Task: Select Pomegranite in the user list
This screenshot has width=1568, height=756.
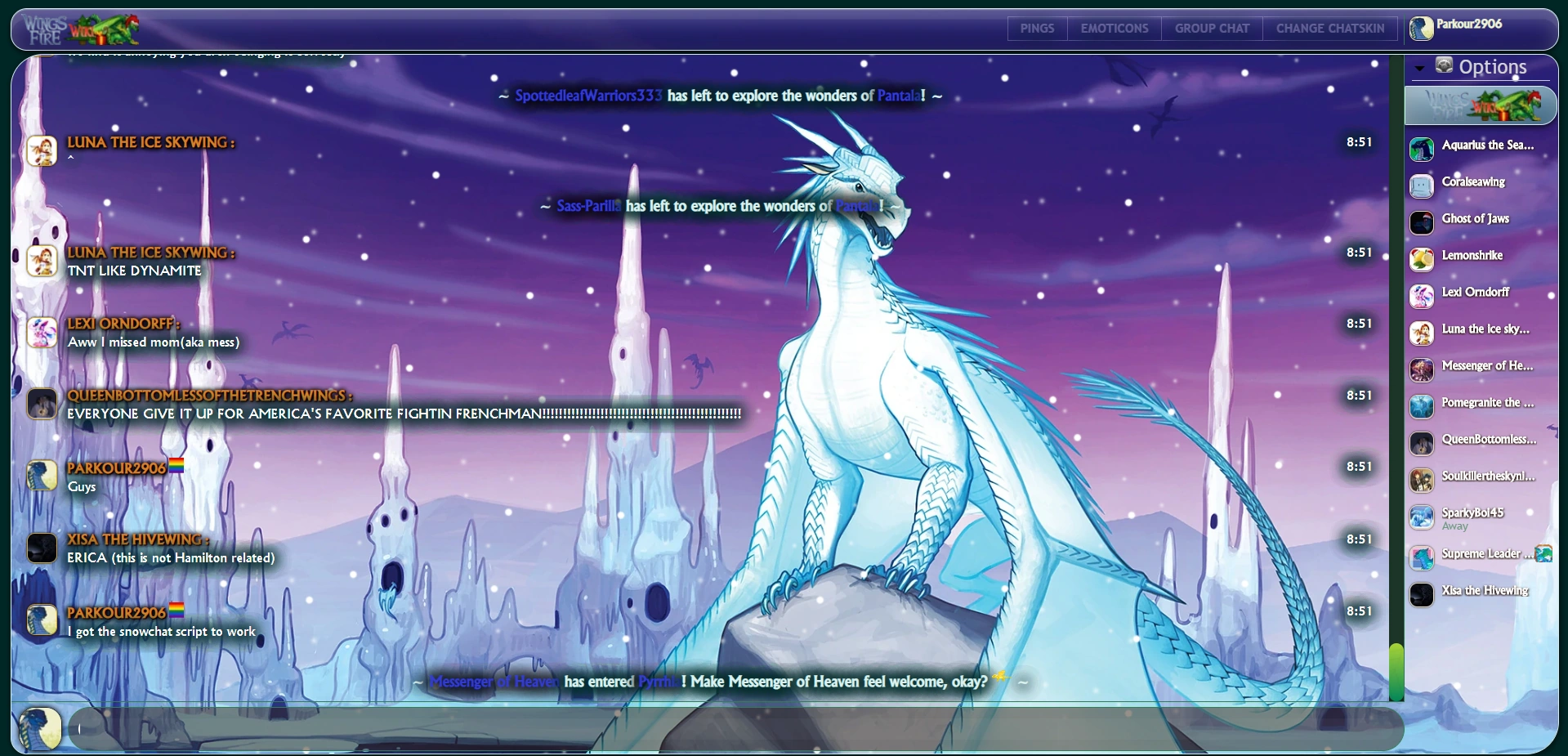Action: coord(1487,403)
